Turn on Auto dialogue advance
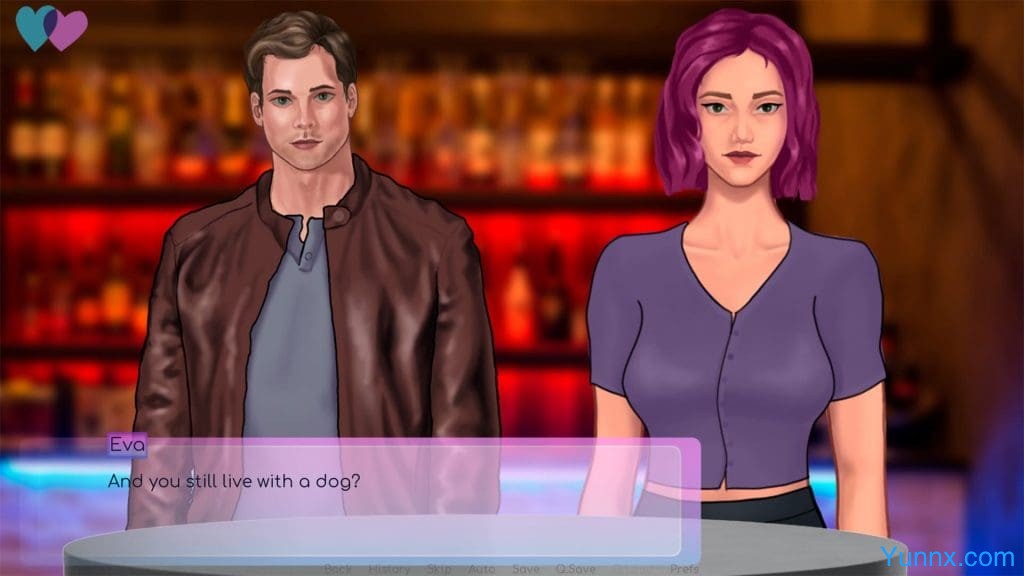The height and width of the screenshot is (576, 1024). [482, 569]
